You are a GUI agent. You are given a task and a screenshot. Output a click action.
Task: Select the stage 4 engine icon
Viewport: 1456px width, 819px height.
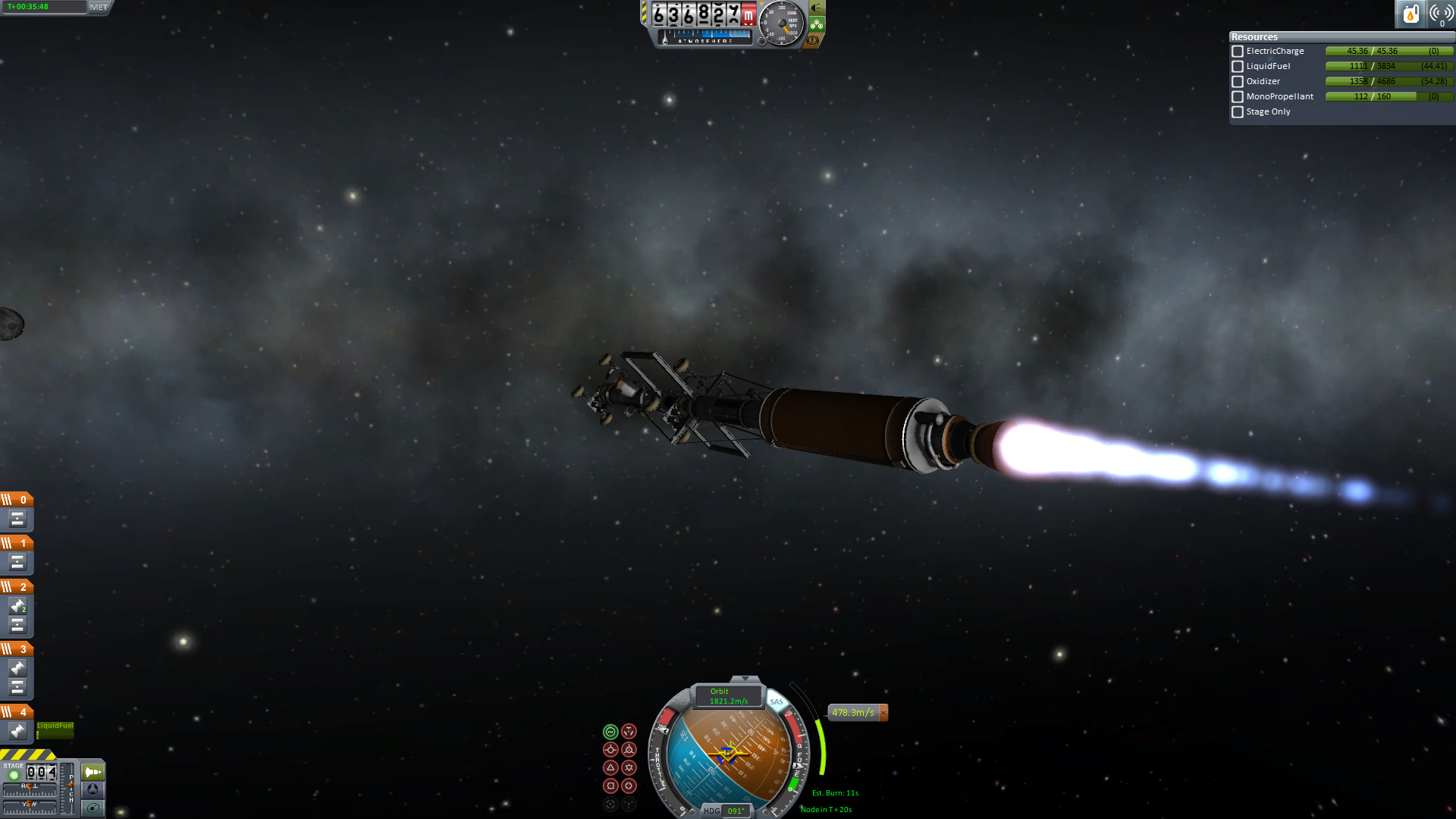coord(17,731)
